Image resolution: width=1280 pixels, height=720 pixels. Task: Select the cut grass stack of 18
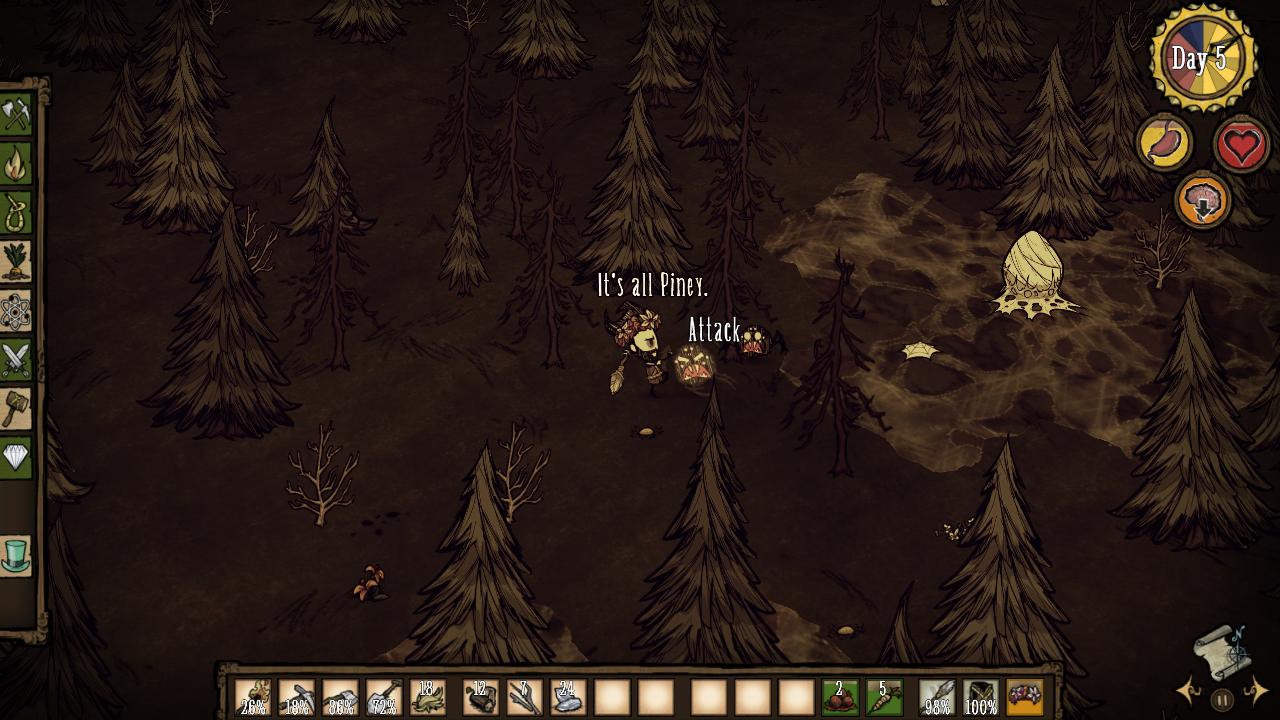(x=428, y=697)
